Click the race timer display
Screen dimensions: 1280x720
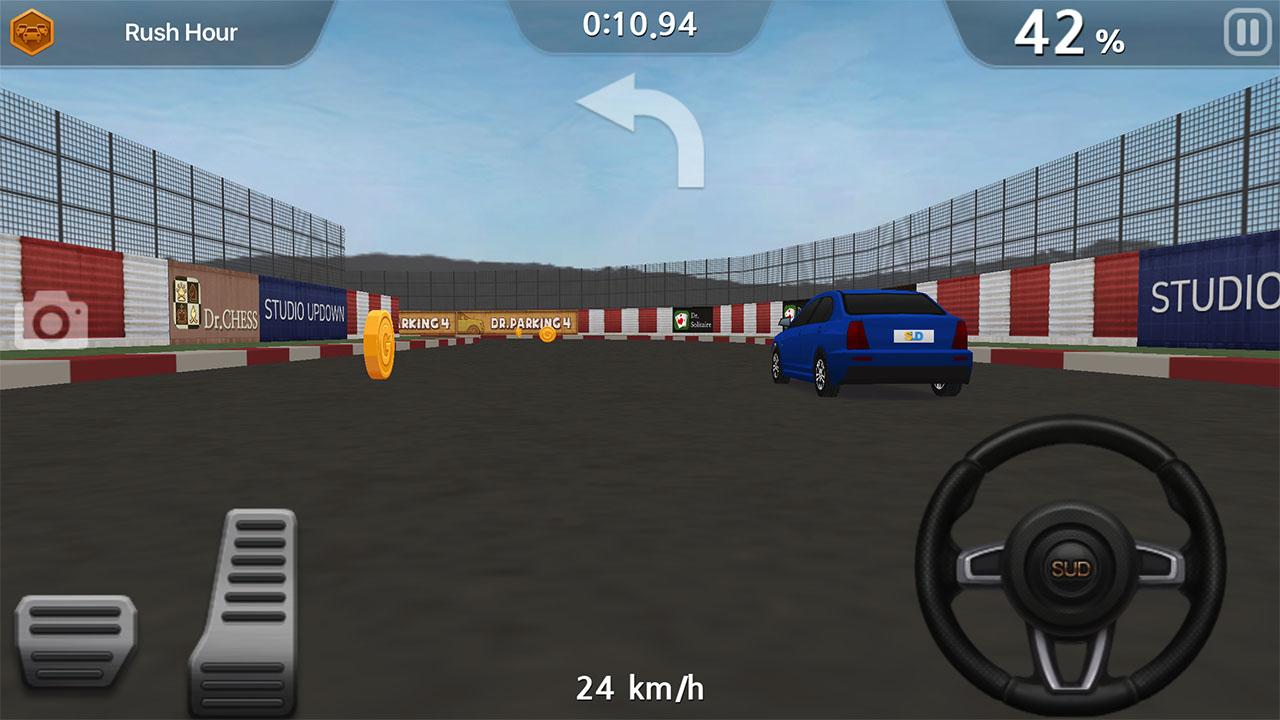(640, 26)
